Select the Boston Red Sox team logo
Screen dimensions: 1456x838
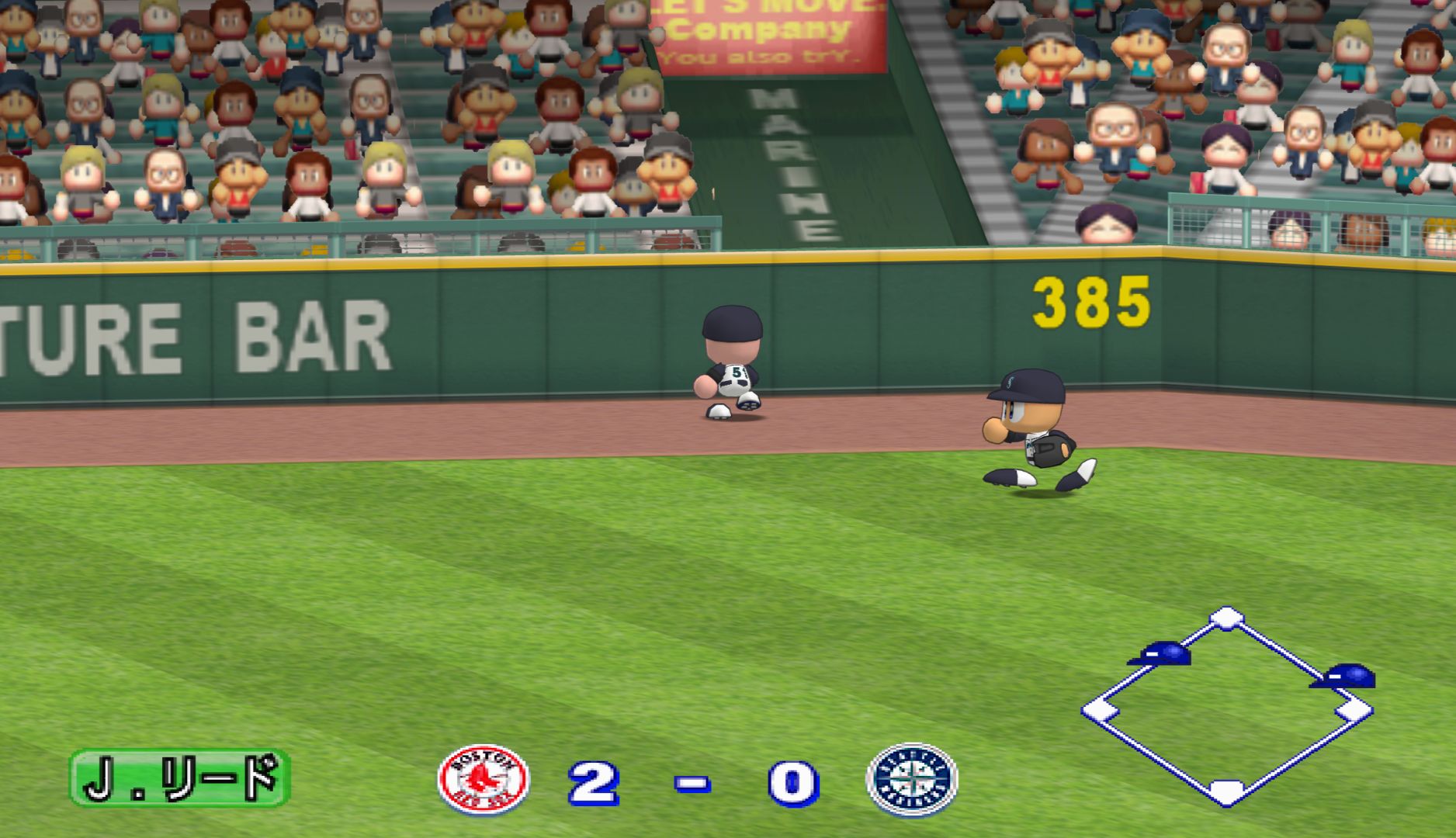[483, 779]
